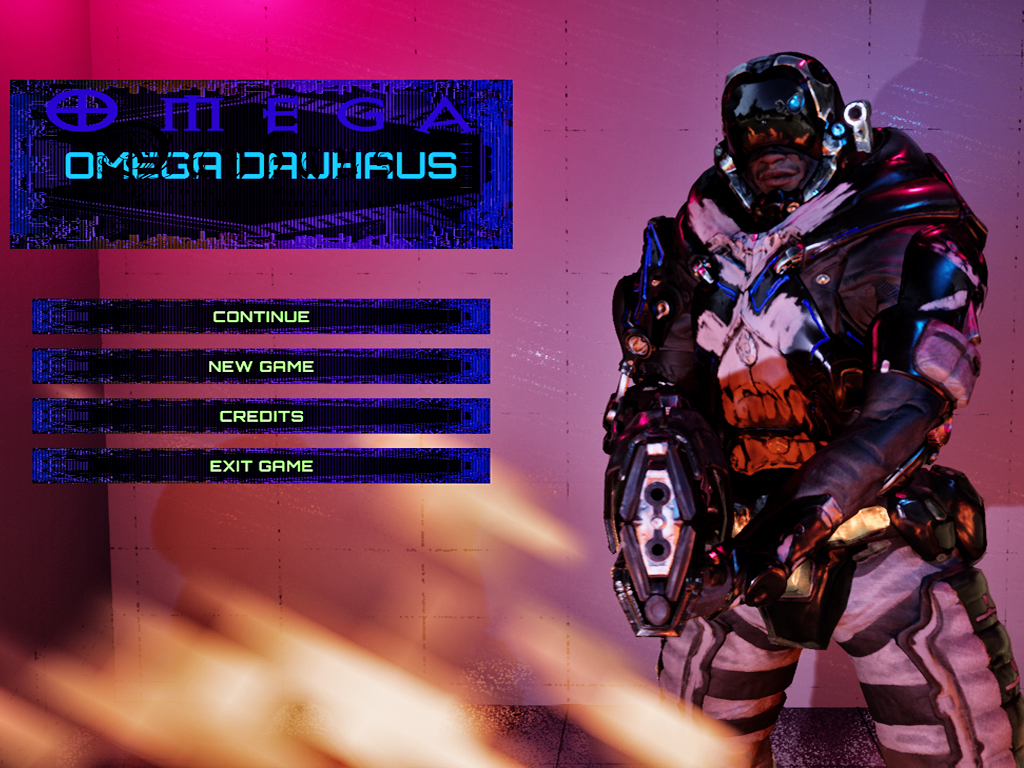Image resolution: width=1024 pixels, height=768 pixels.
Task: Select Continue from the main menu
Action: pos(261,316)
